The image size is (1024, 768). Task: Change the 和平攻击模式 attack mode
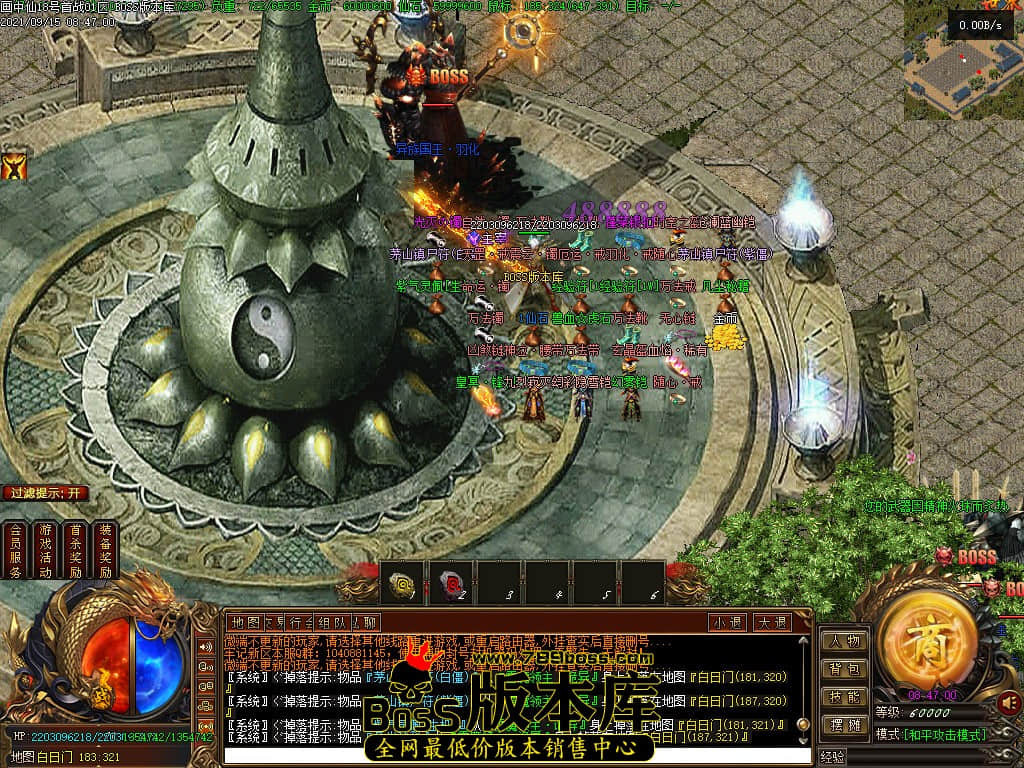pyautogui.click(x=930, y=735)
